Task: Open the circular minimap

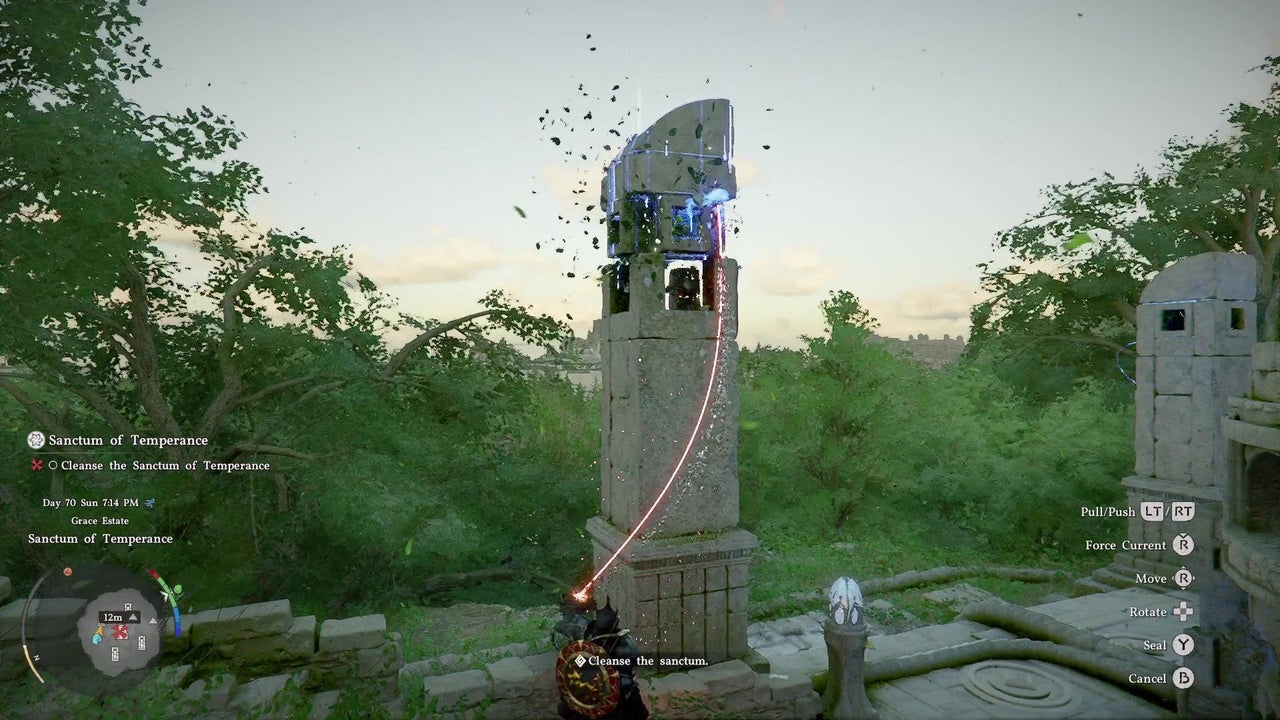Action: [x=118, y=628]
